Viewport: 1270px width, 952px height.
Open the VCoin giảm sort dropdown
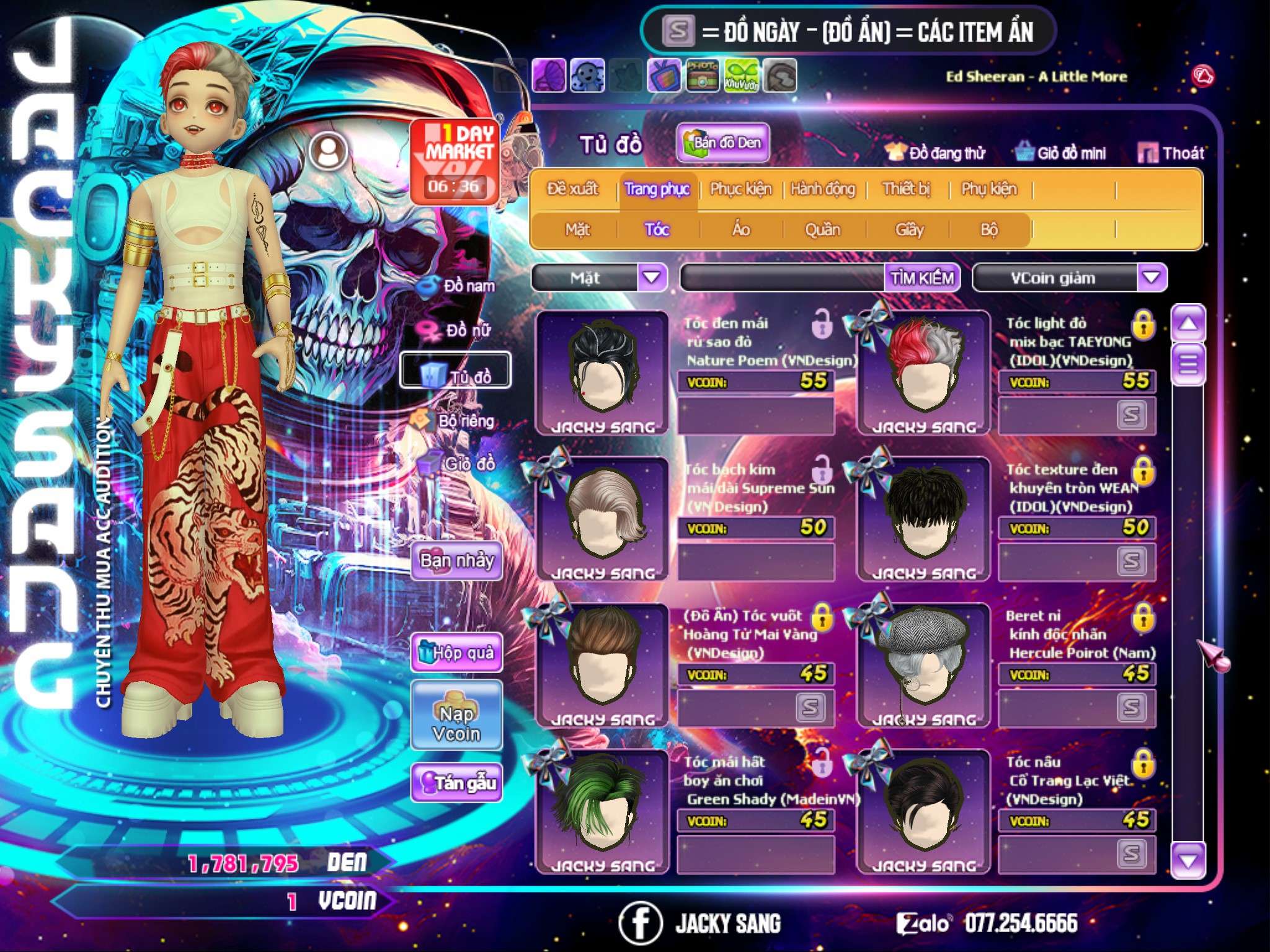[x=1152, y=278]
